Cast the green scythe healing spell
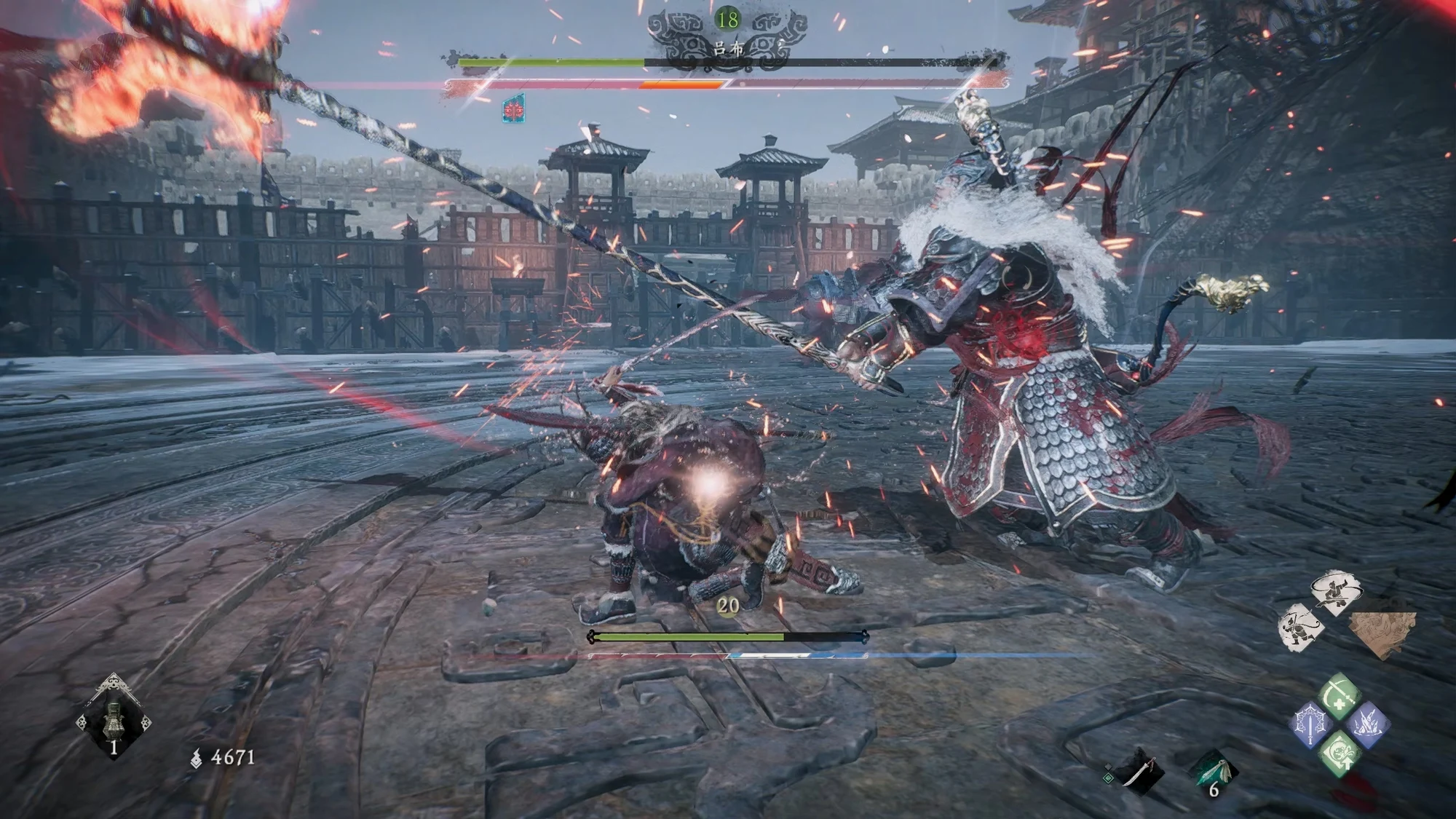1456x819 pixels. coord(1338,694)
